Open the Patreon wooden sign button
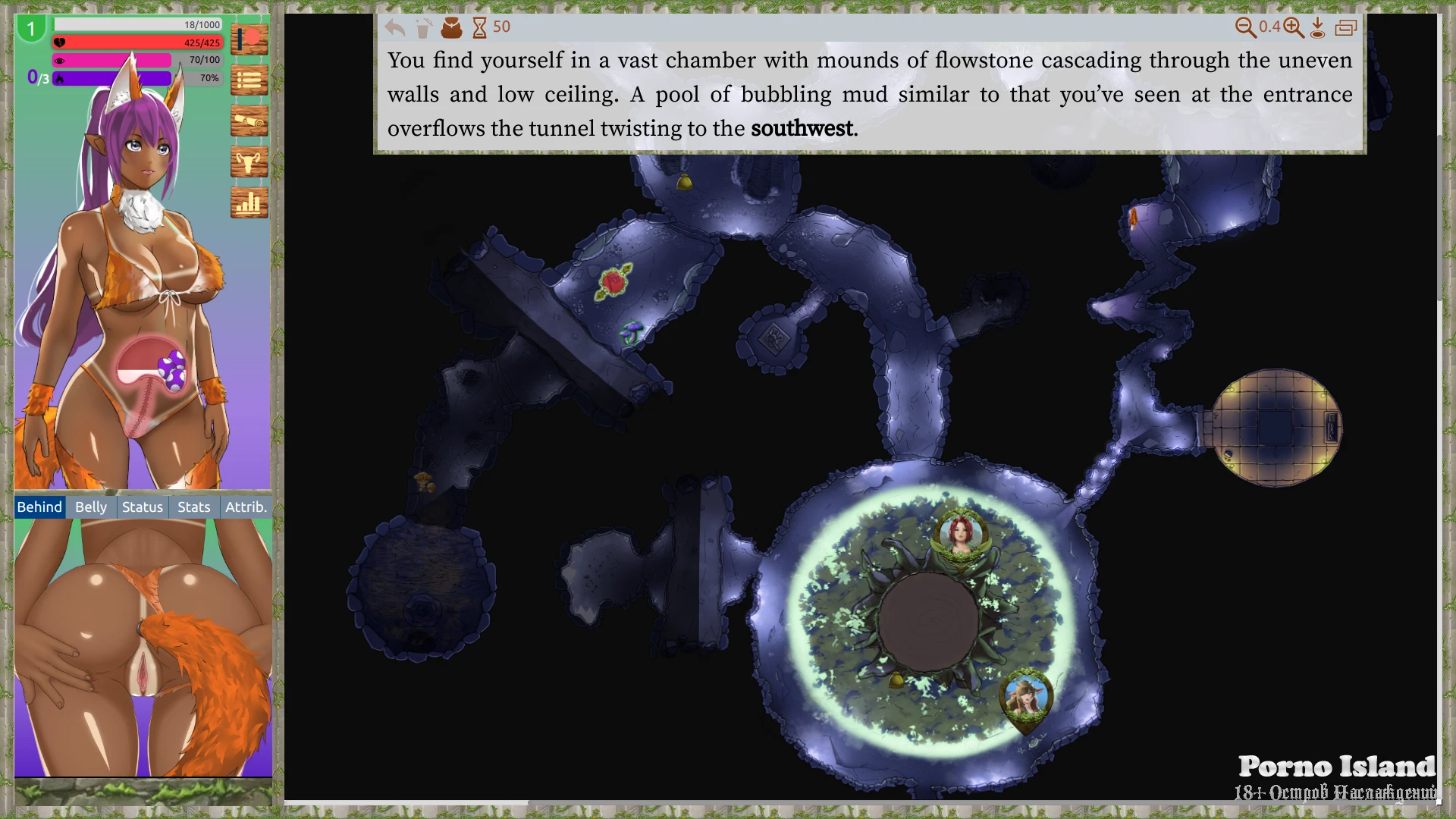Image resolution: width=1456 pixels, height=819 pixels. 249,39
